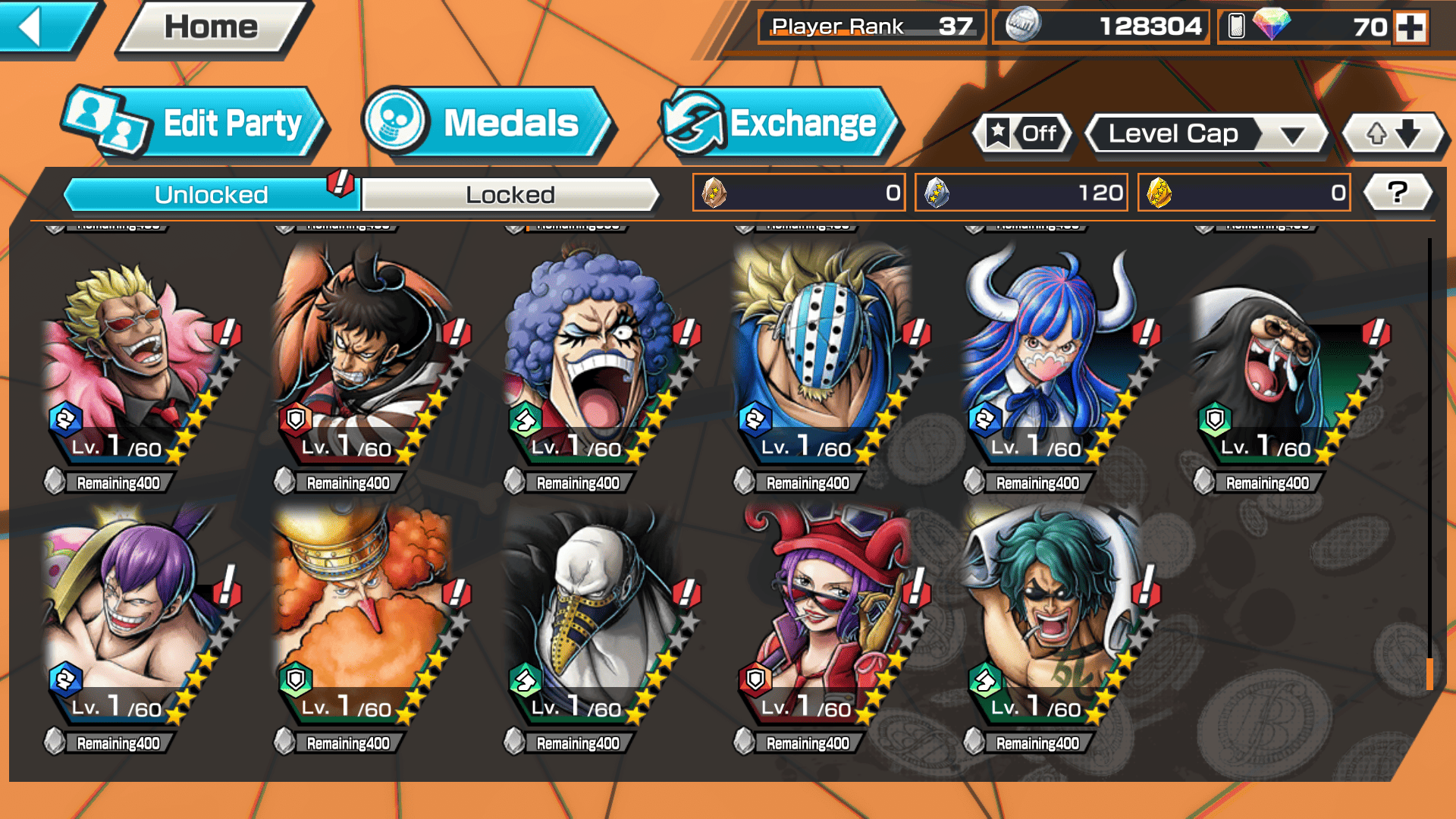Return to the Home screen
The width and height of the screenshot is (1456, 819).
[x=211, y=27]
